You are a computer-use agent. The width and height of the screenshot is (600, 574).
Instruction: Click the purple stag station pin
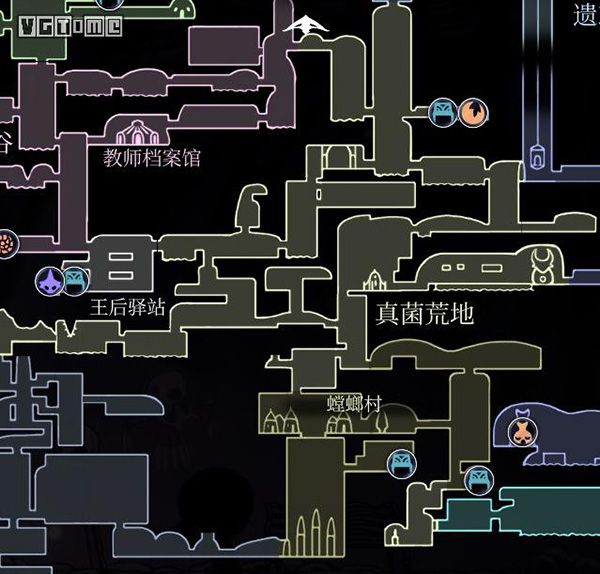[48, 283]
